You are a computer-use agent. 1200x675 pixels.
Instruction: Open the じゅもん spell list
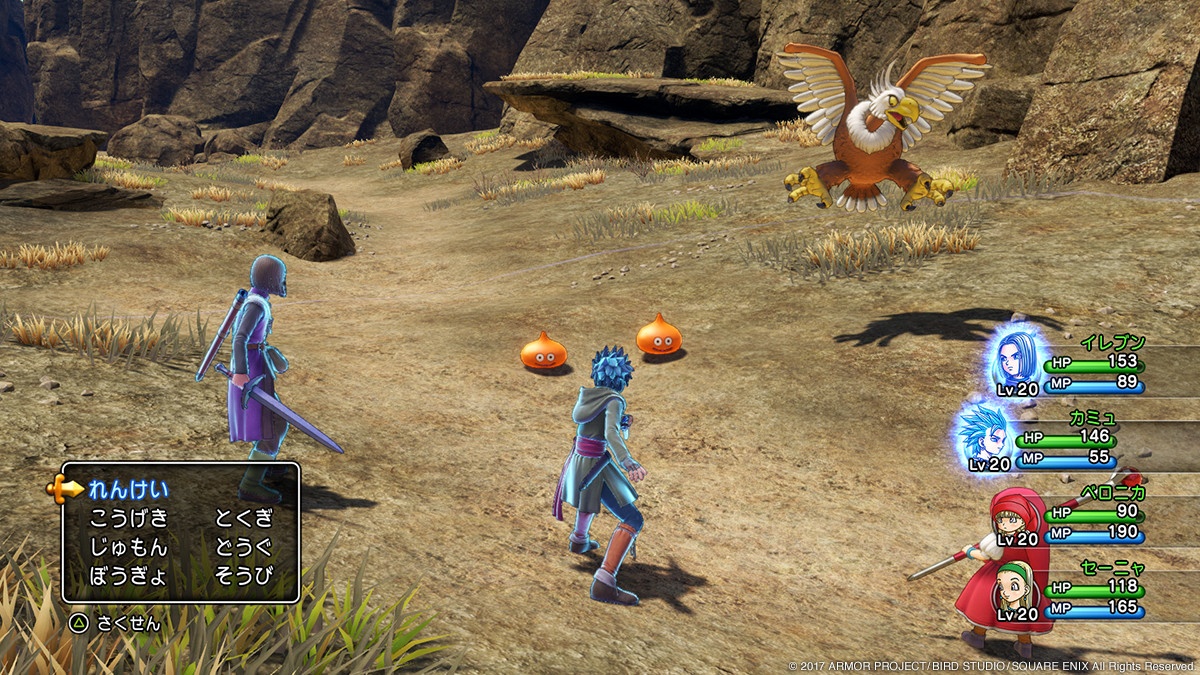click(128, 547)
